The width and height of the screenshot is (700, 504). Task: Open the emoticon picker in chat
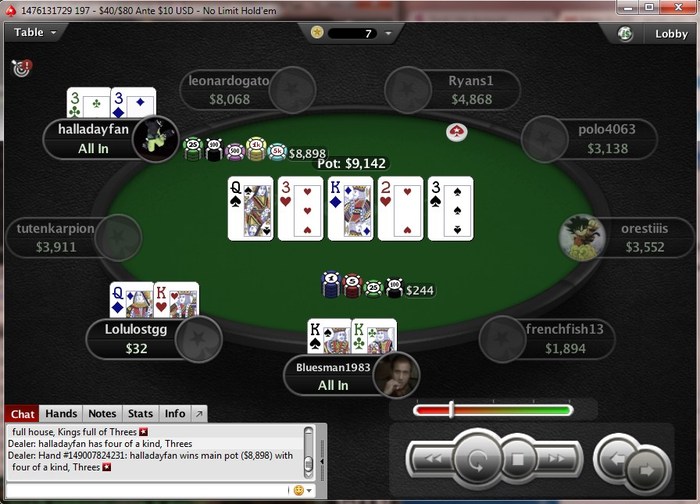point(297,490)
